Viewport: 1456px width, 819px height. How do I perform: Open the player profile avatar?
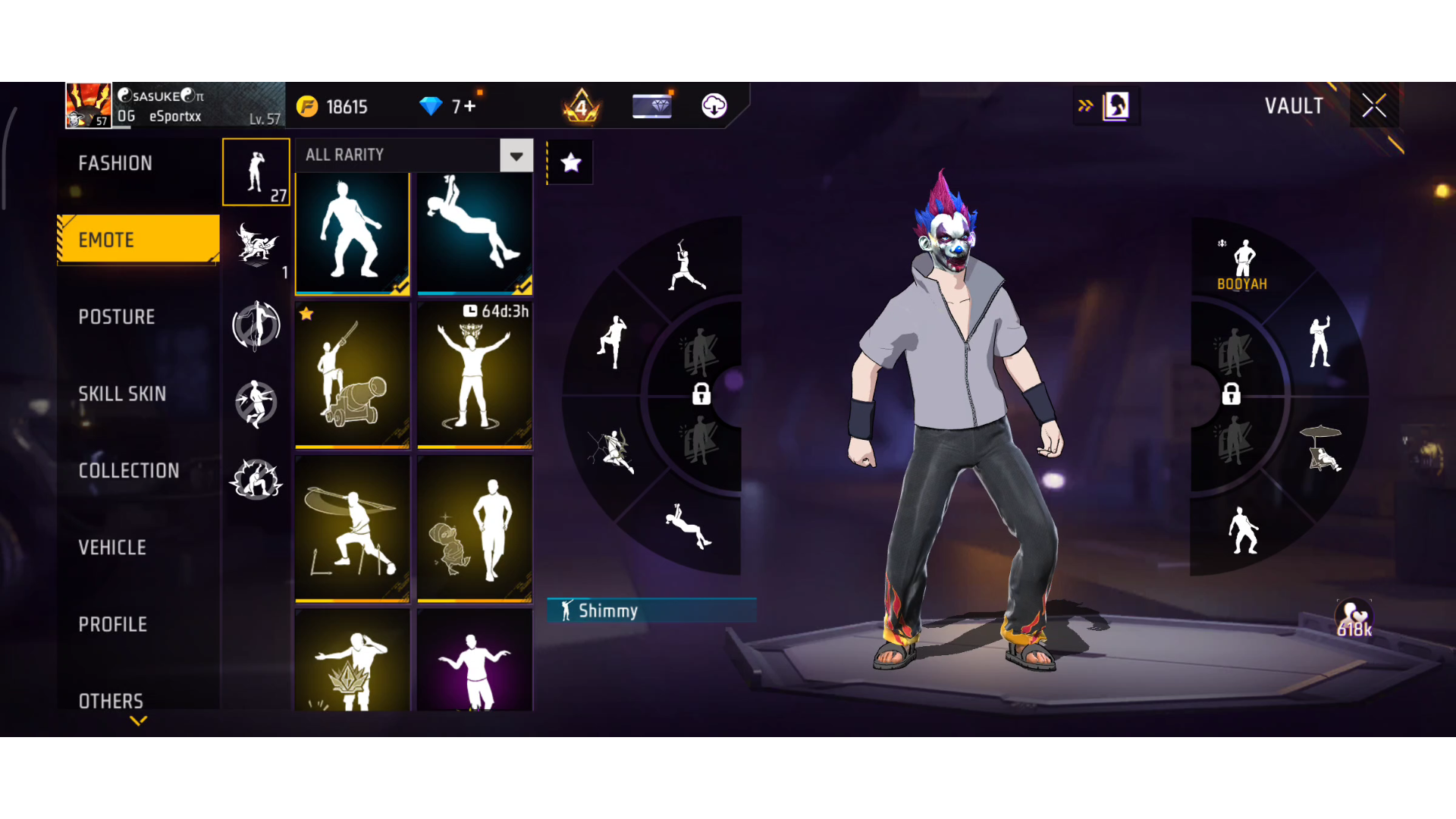[x=89, y=105]
